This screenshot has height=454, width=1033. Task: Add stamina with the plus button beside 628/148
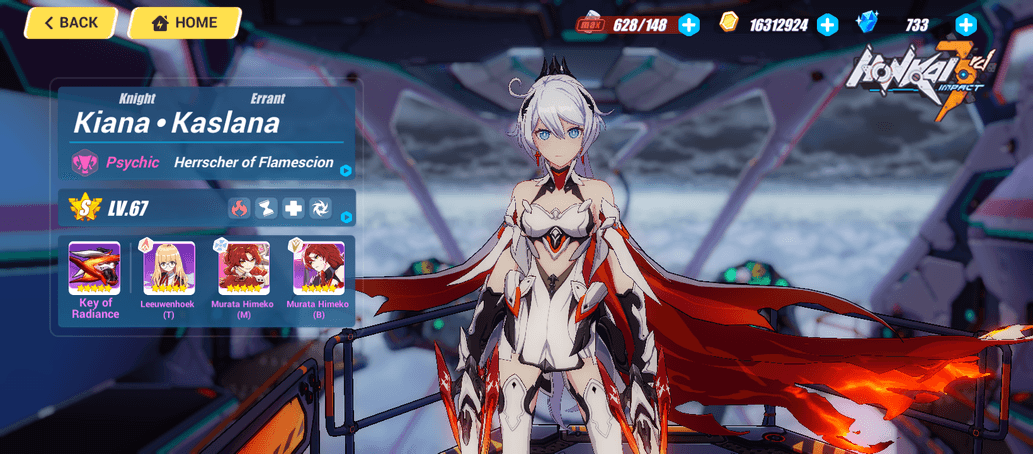(x=689, y=25)
